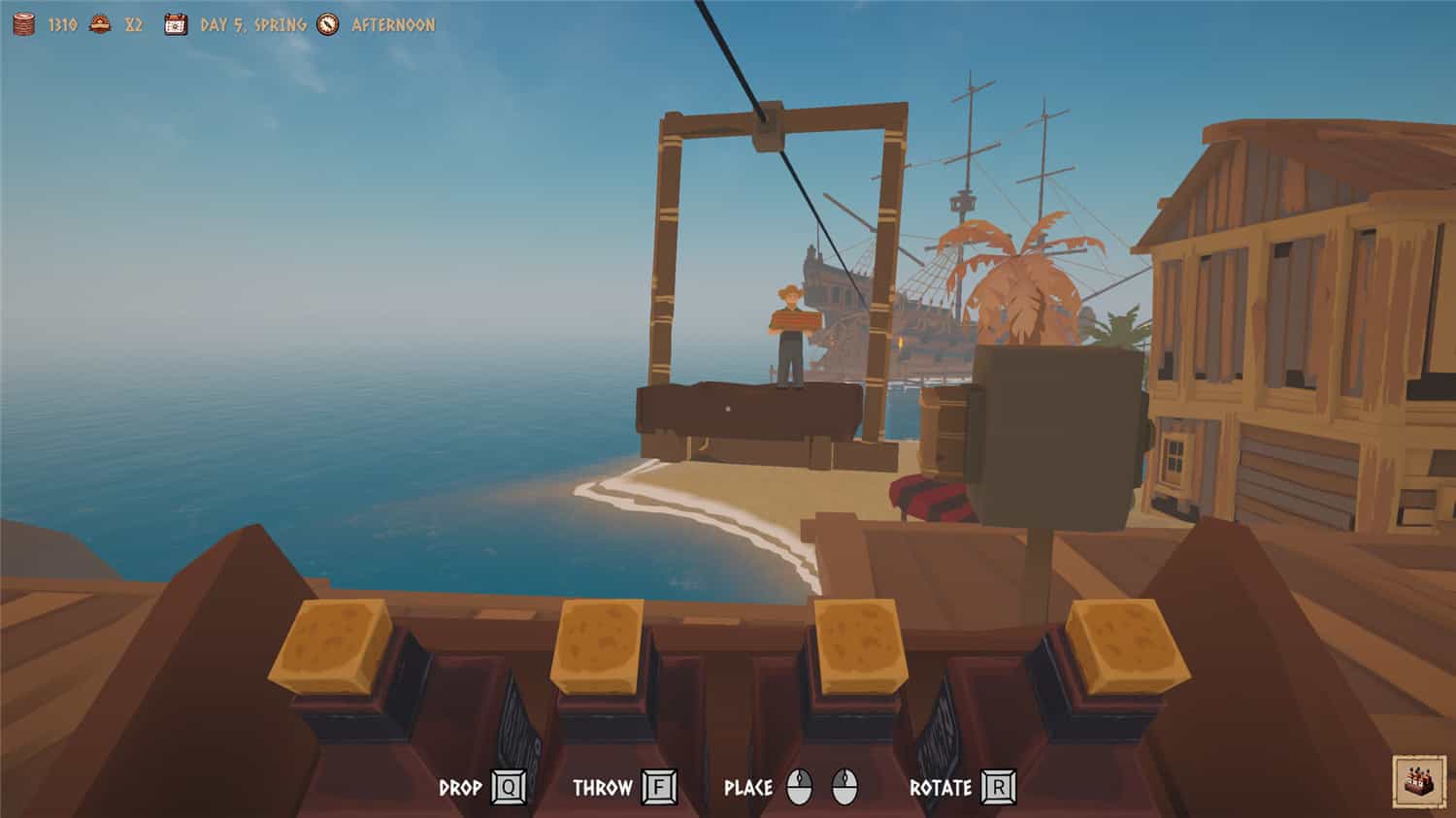Open the bottle crate icon

[x=1418, y=780]
